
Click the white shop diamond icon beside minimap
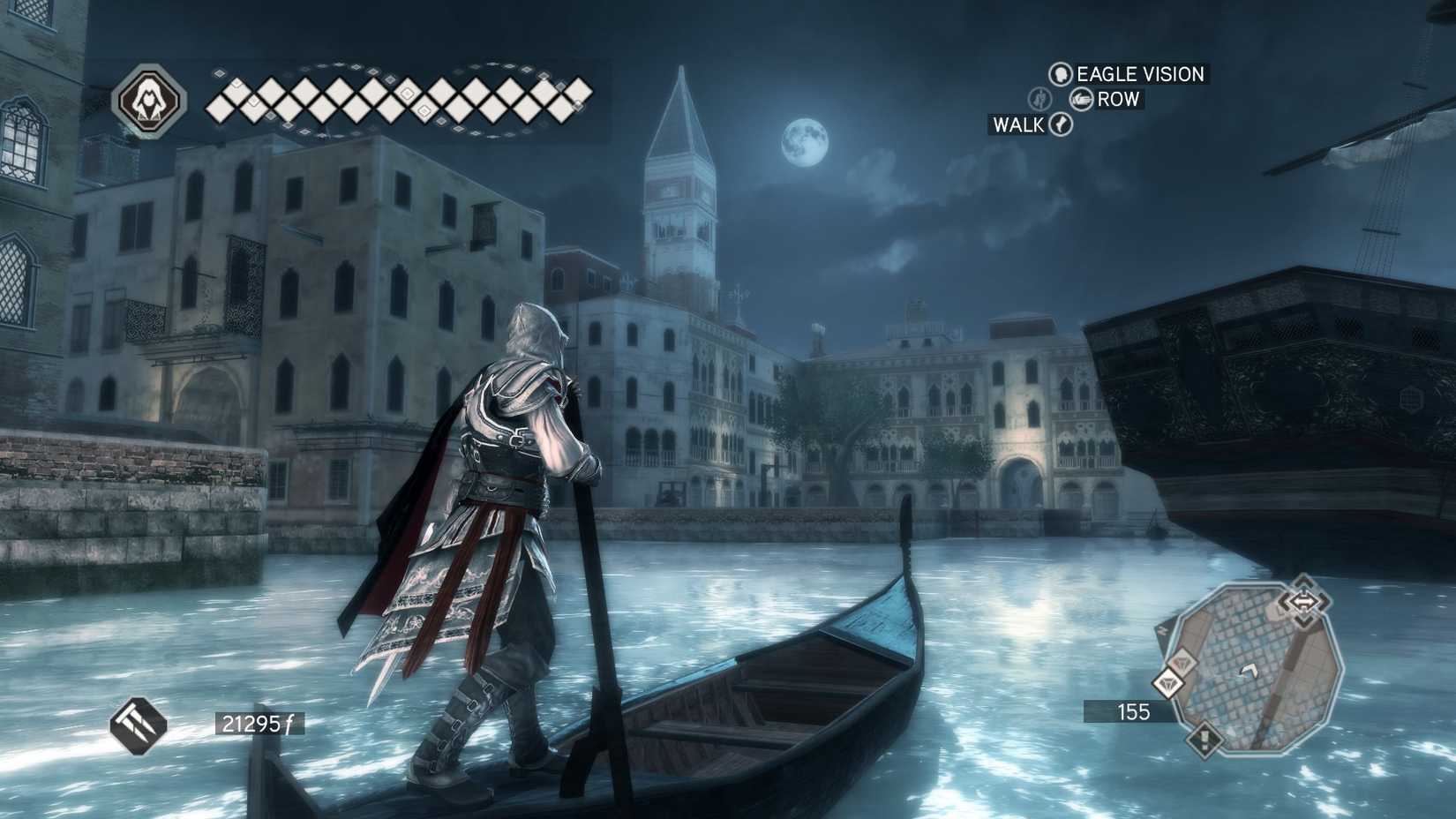pyautogui.click(x=1167, y=683)
